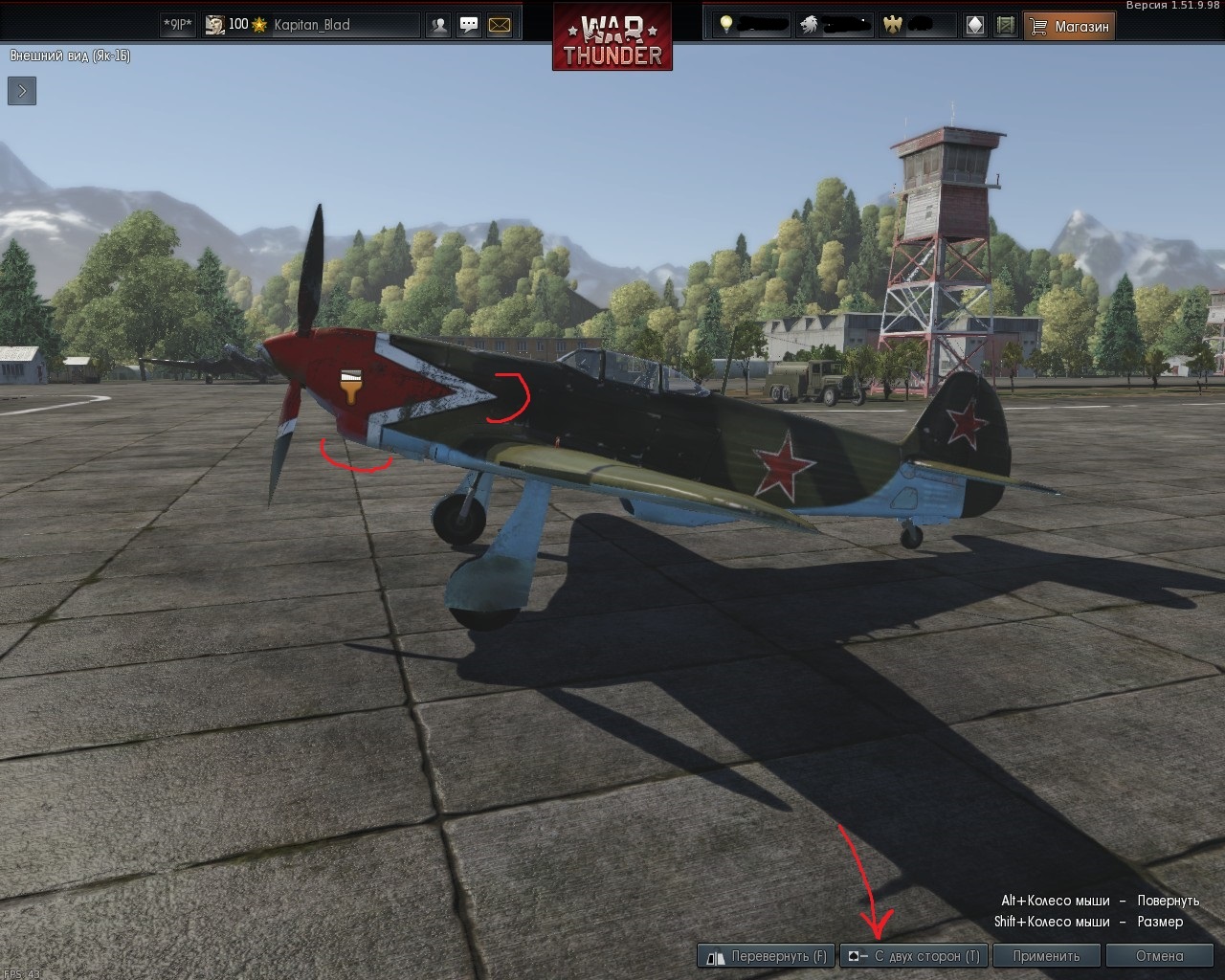Click the War Thunder logo
The image size is (1225, 980).
(x=612, y=36)
